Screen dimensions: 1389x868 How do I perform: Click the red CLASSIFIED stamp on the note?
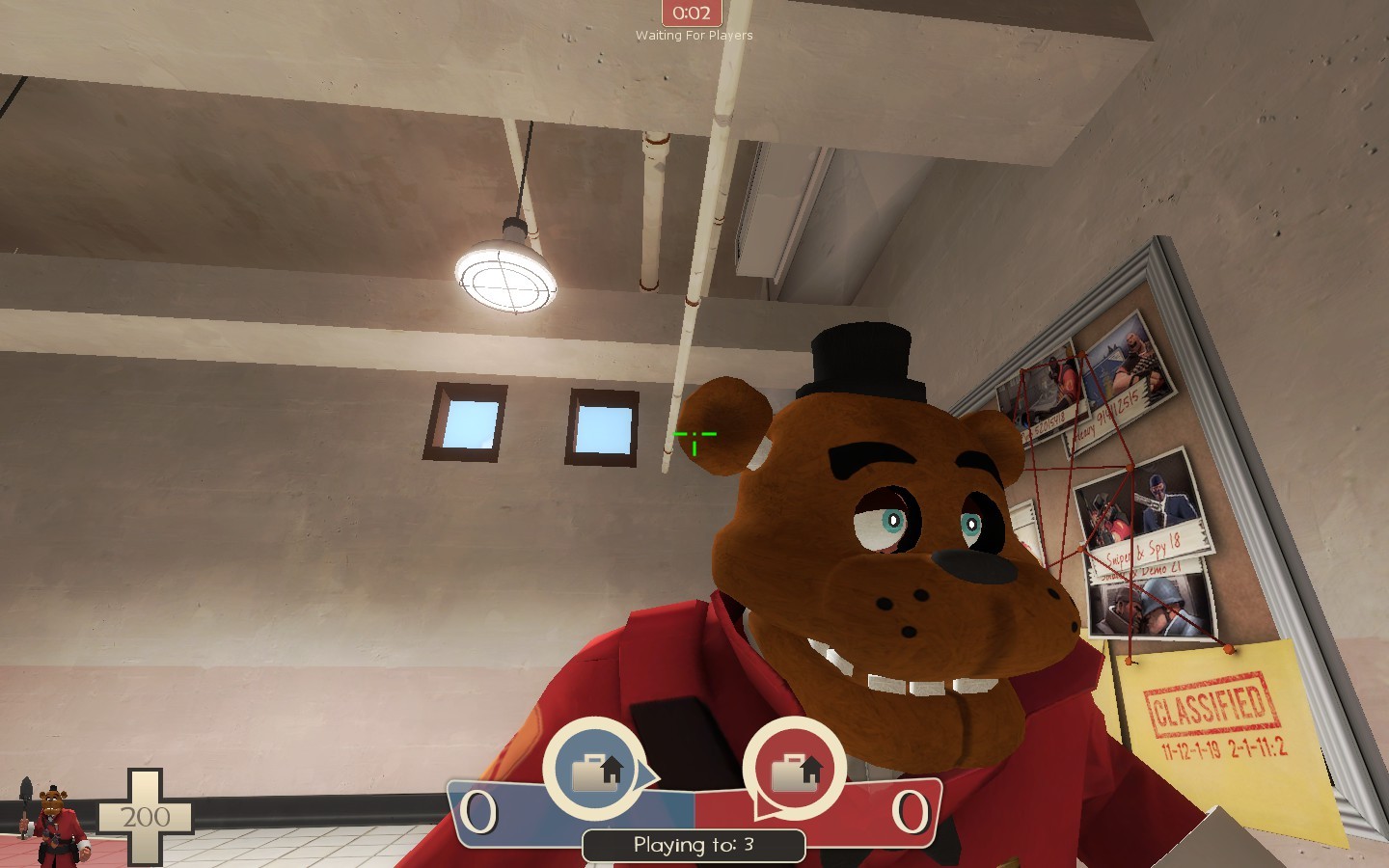coord(1211,704)
